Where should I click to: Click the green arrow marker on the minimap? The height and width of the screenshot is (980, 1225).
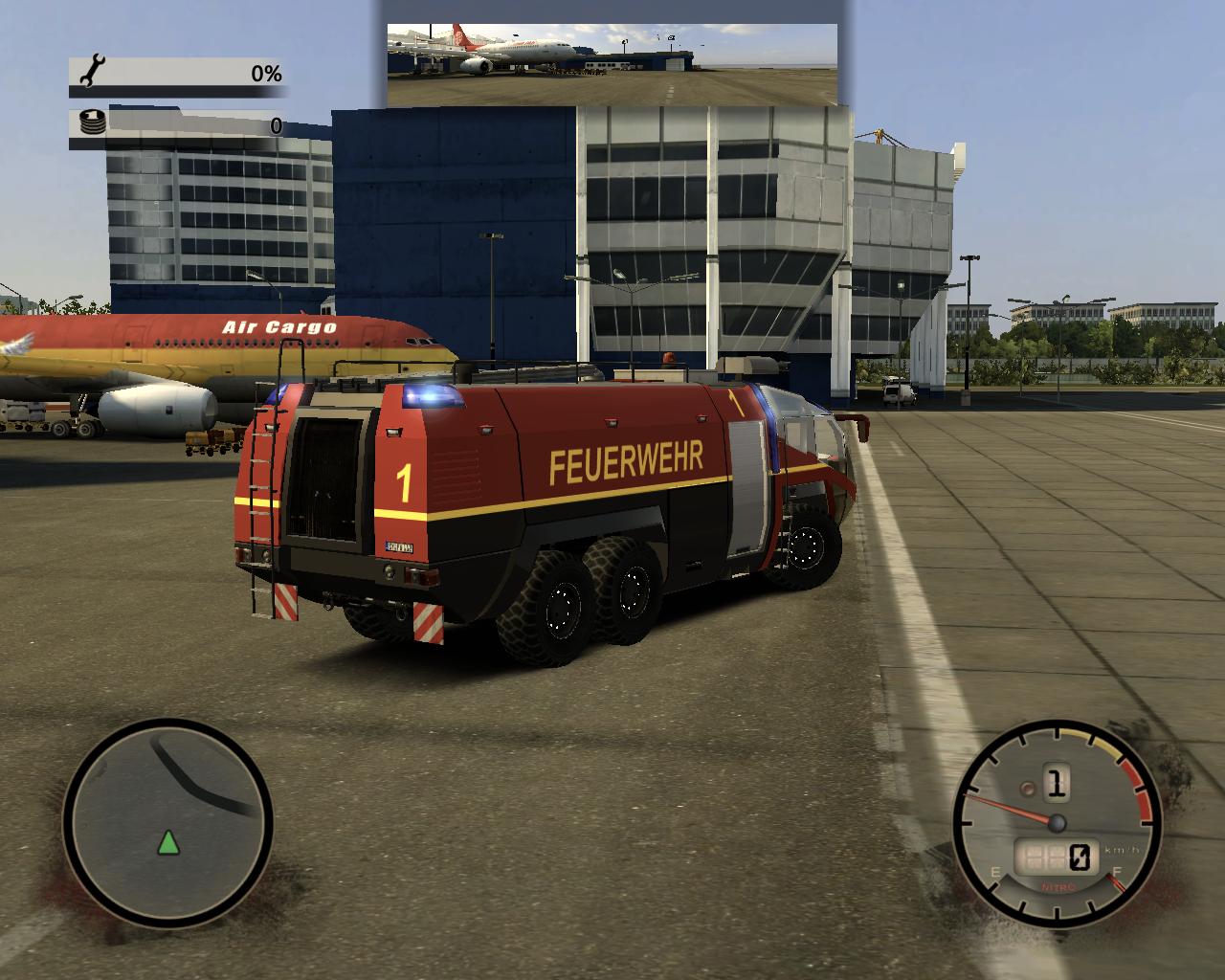[x=168, y=843]
